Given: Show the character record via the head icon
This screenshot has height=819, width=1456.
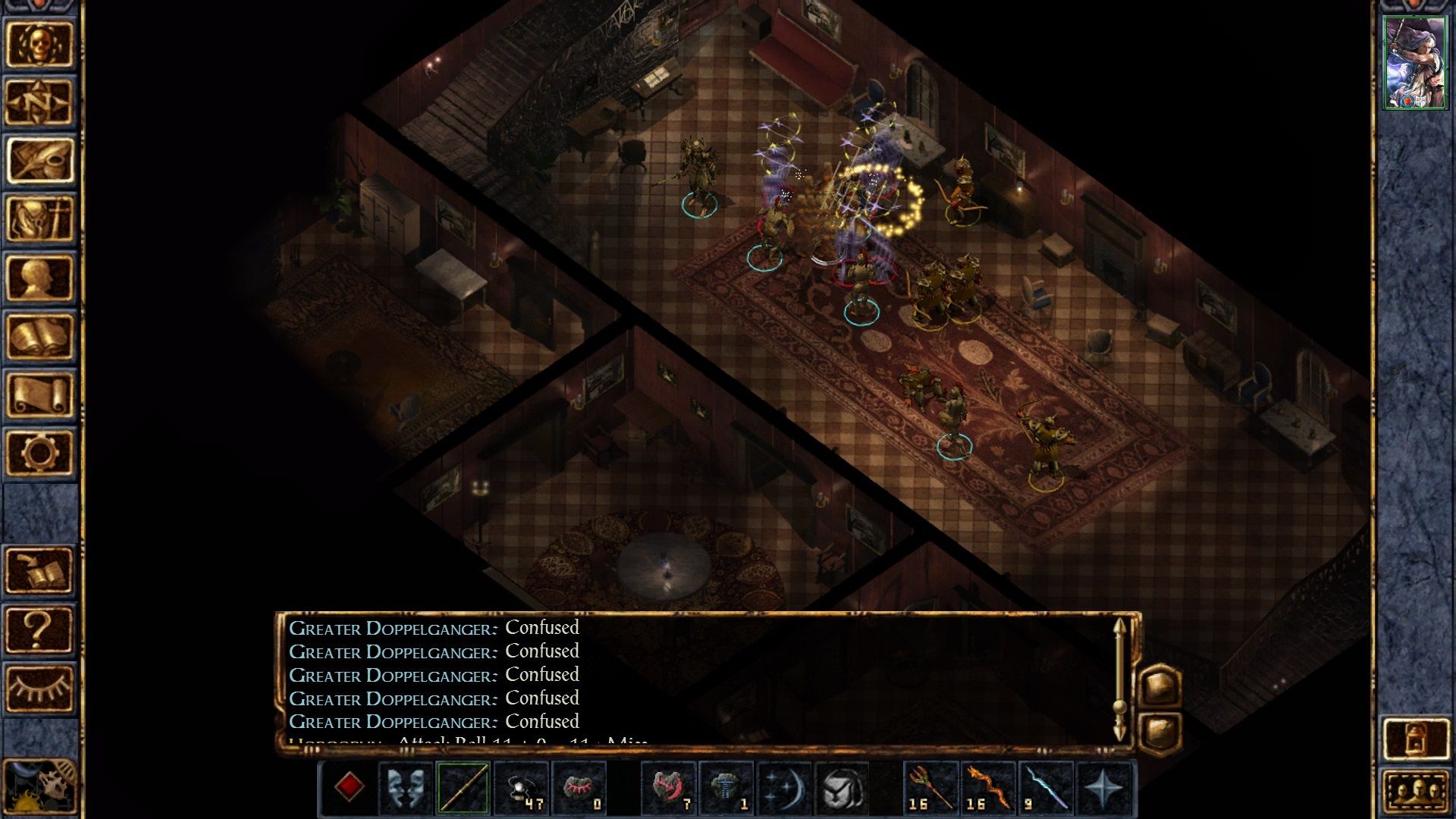Looking at the screenshot, I should 39,278.
